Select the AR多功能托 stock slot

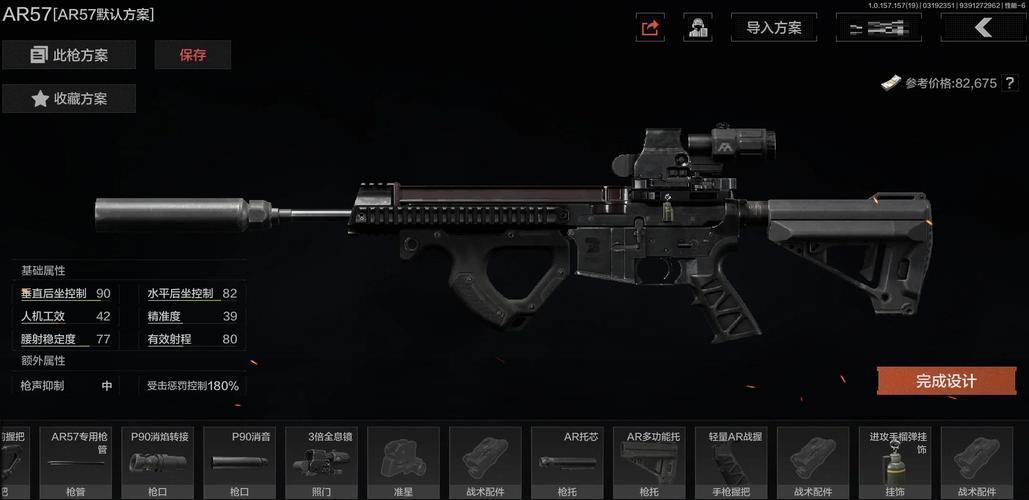(649, 462)
